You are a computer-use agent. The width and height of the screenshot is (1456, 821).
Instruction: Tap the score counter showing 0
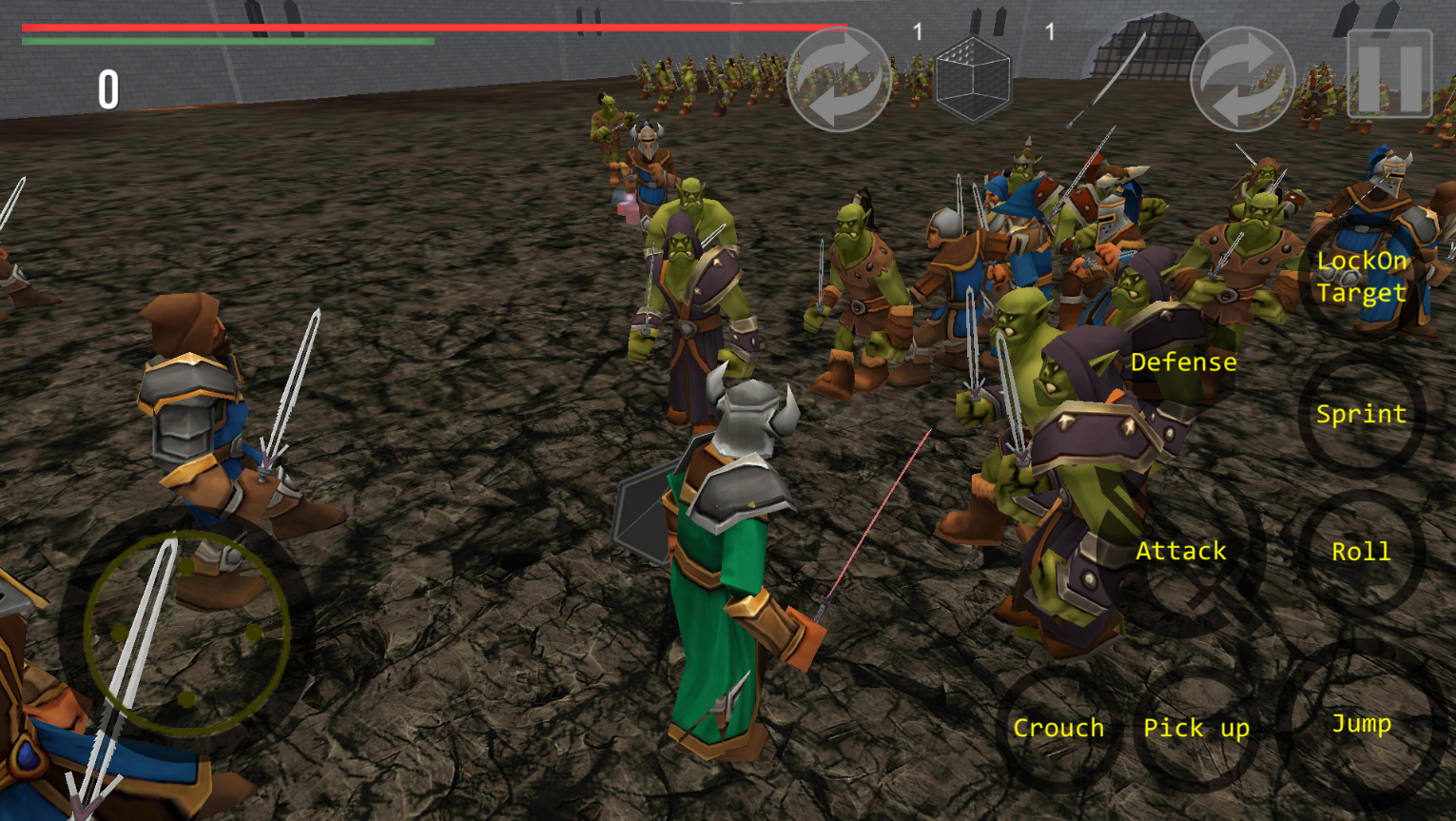(x=107, y=91)
